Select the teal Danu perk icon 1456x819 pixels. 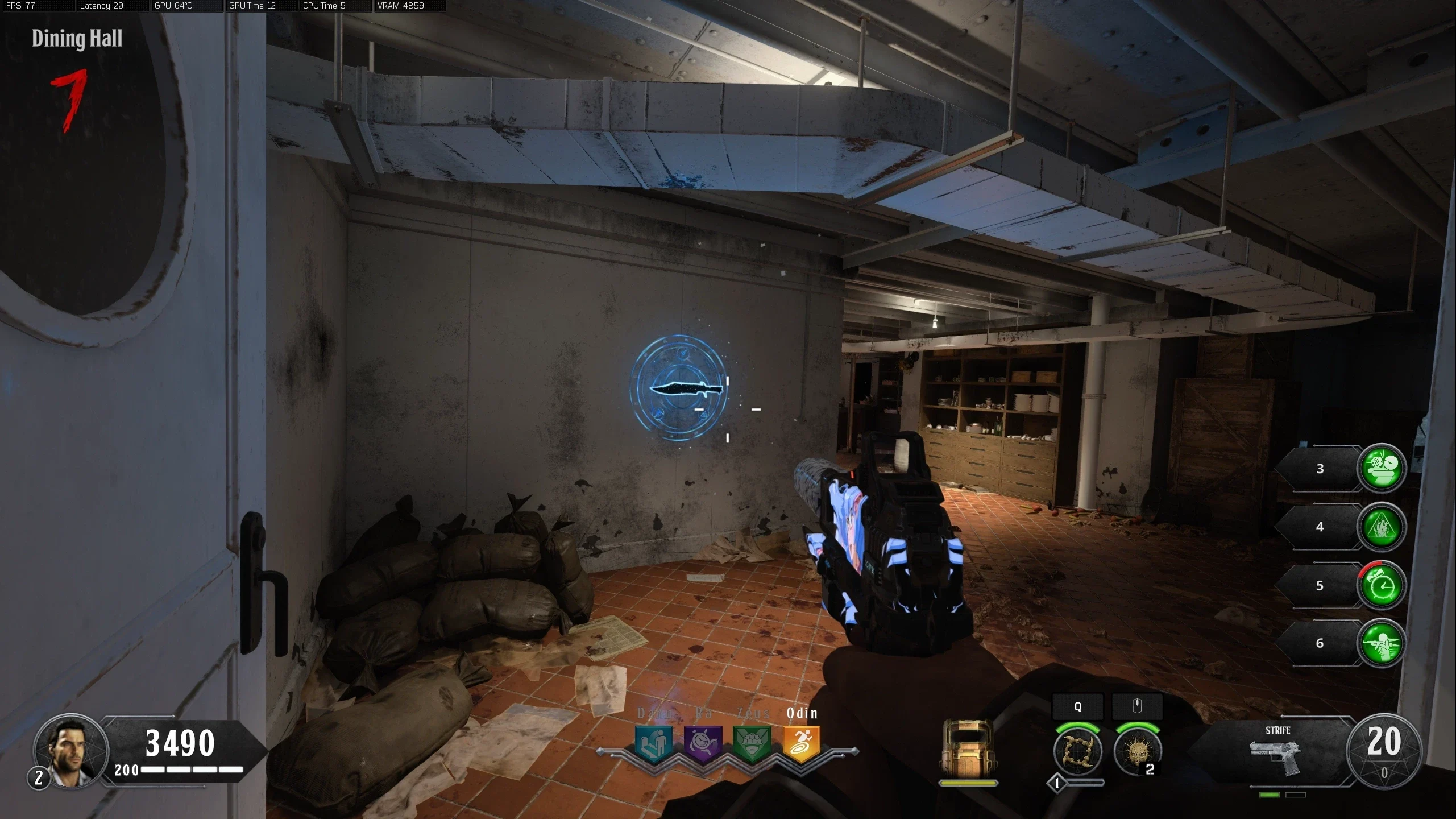[653, 743]
